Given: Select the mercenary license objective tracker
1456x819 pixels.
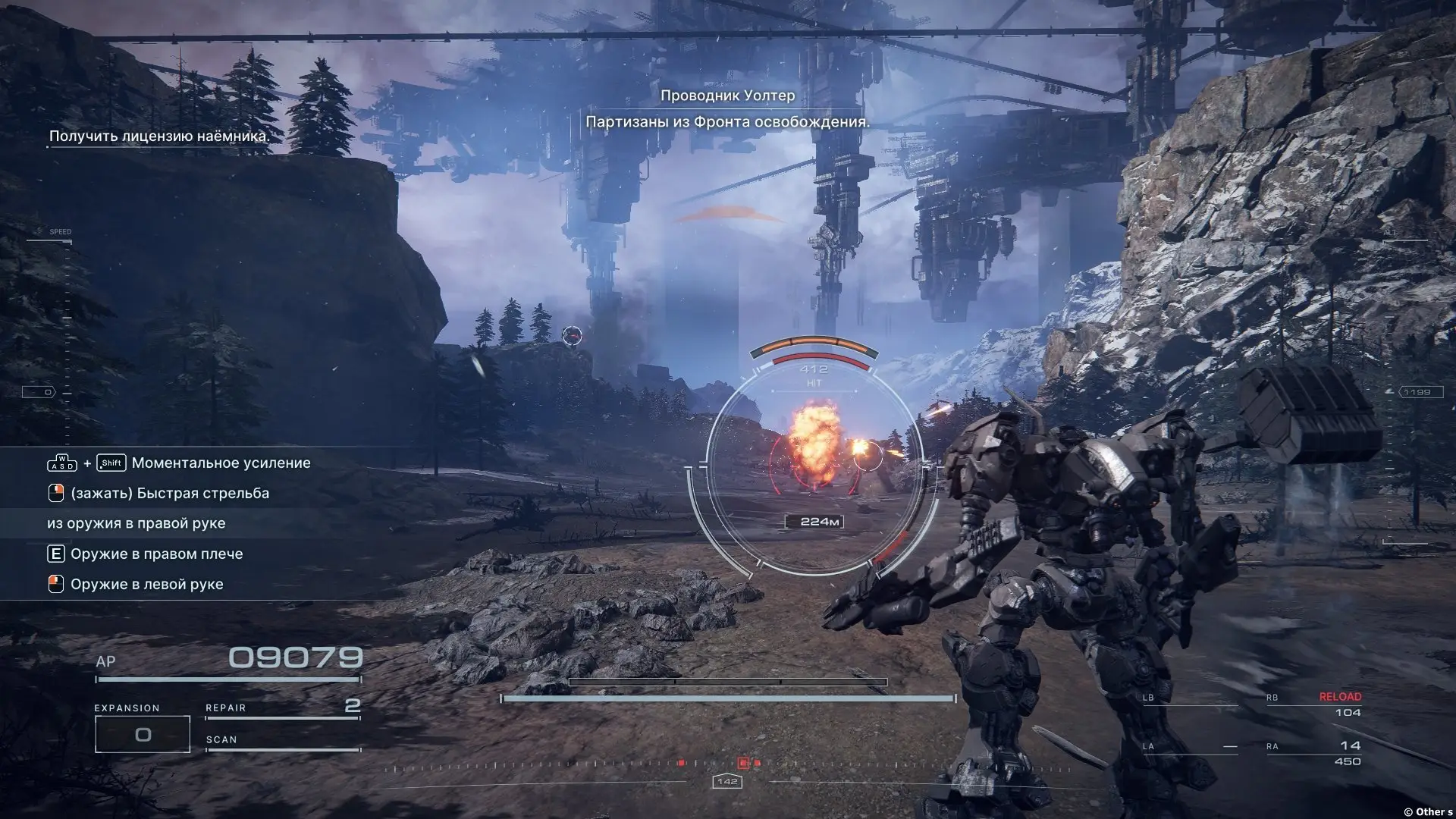Looking at the screenshot, I should (x=159, y=136).
